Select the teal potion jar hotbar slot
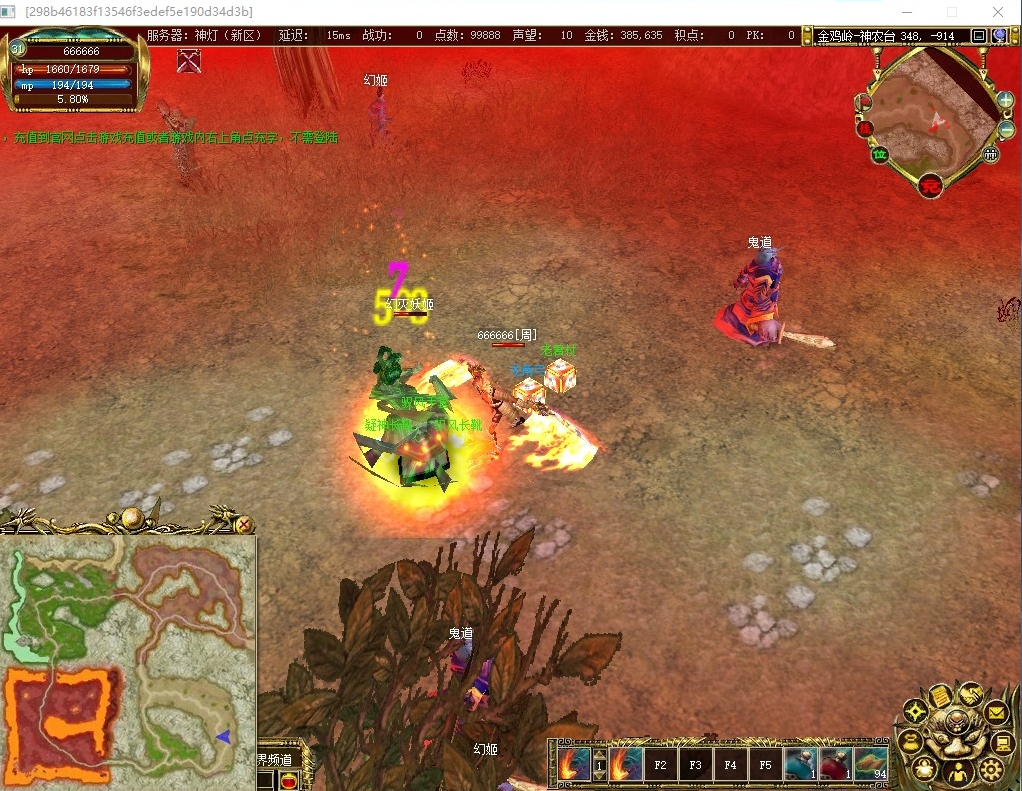 (801, 765)
